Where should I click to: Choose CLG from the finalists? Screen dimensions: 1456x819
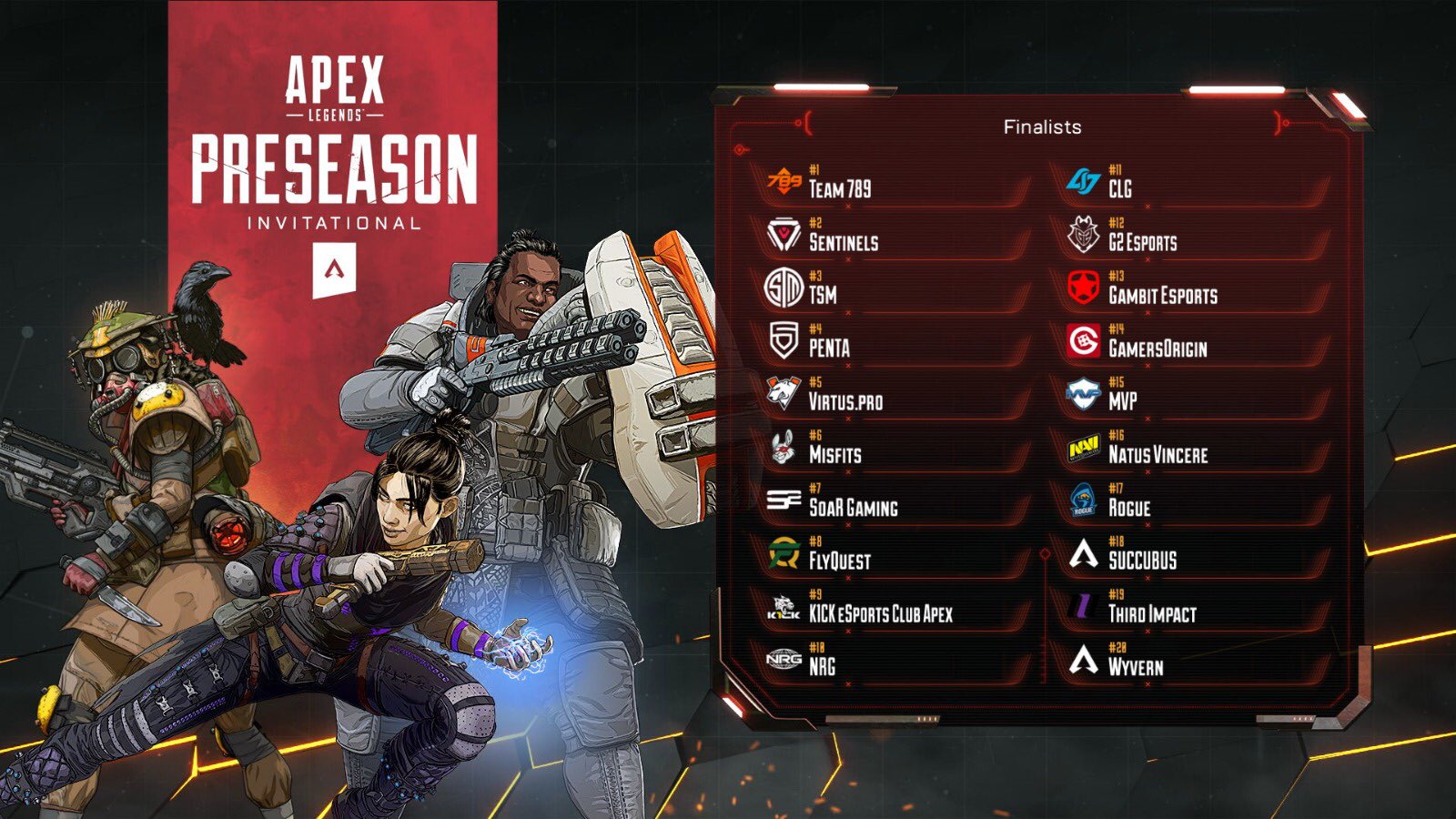(1119, 188)
